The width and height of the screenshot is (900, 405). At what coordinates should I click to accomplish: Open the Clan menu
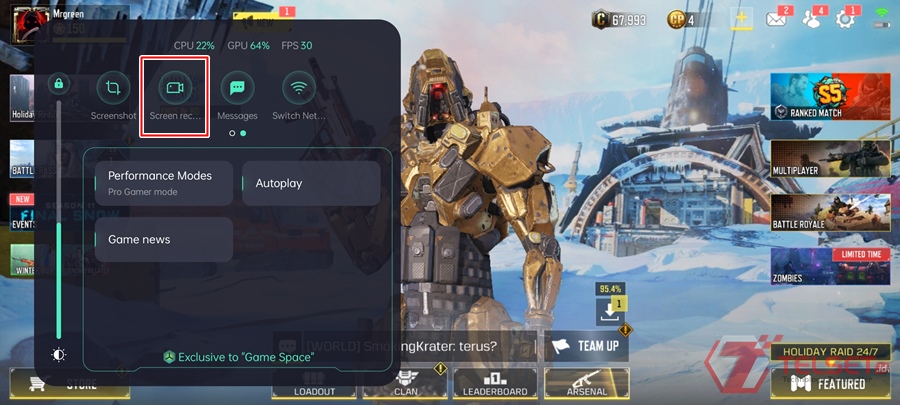(405, 383)
